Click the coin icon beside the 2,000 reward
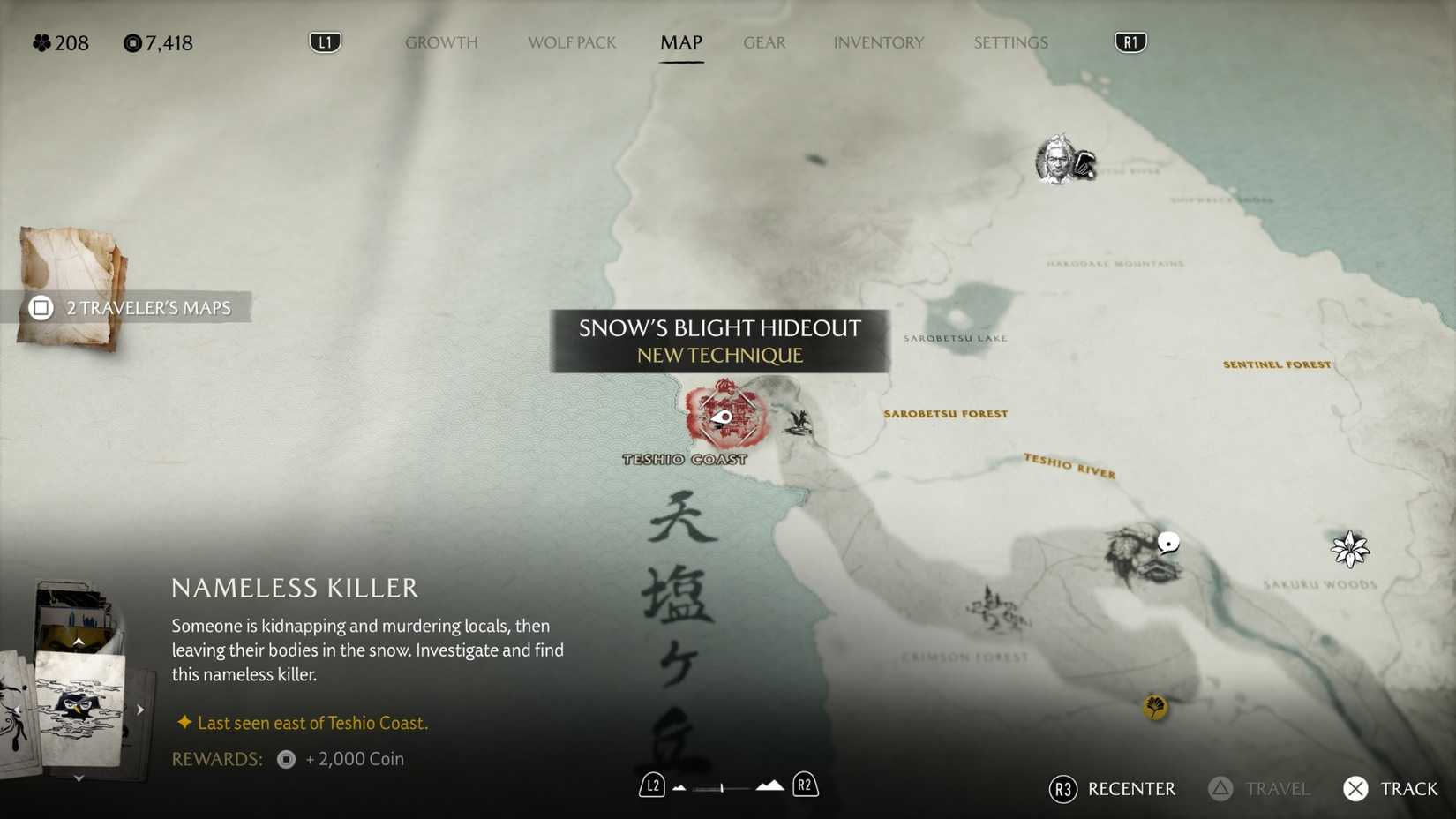The image size is (1456, 819). click(285, 759)
